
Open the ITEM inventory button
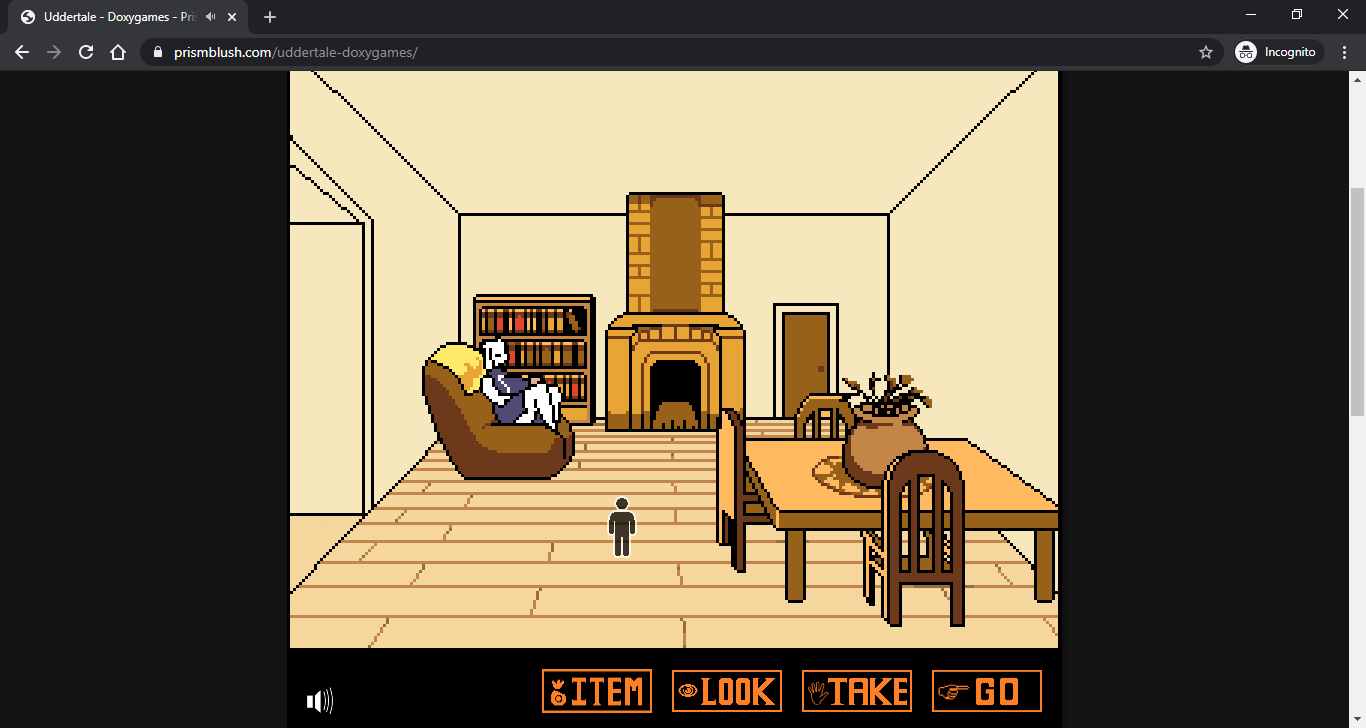[x=597, y=691]
